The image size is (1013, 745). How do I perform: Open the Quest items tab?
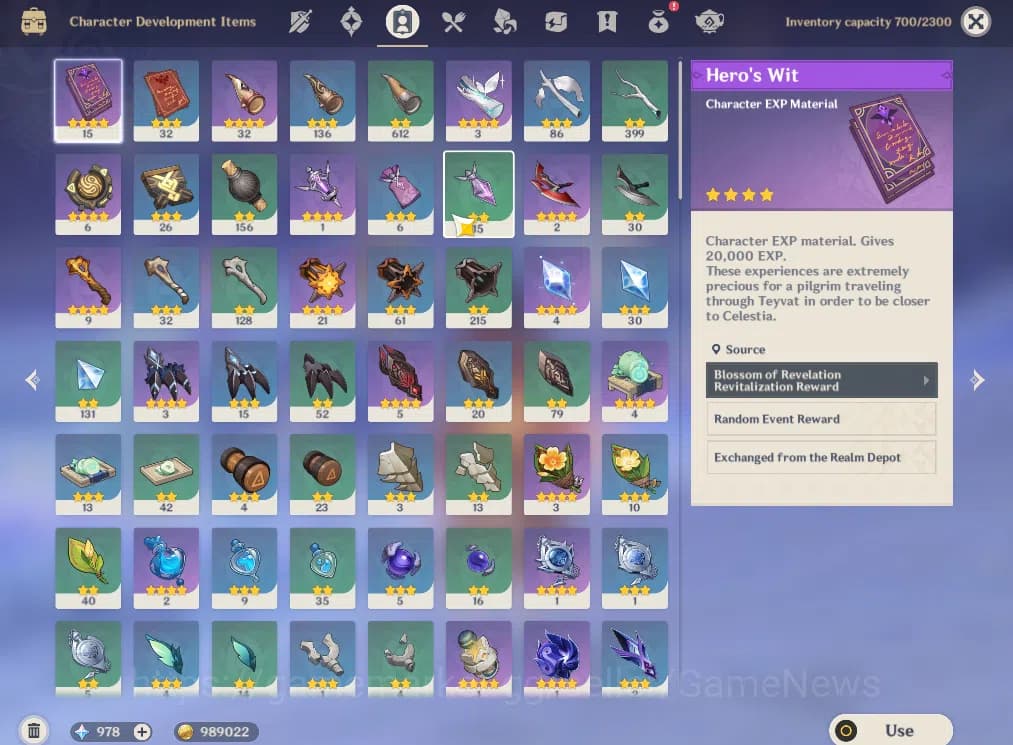click(607, 21)
